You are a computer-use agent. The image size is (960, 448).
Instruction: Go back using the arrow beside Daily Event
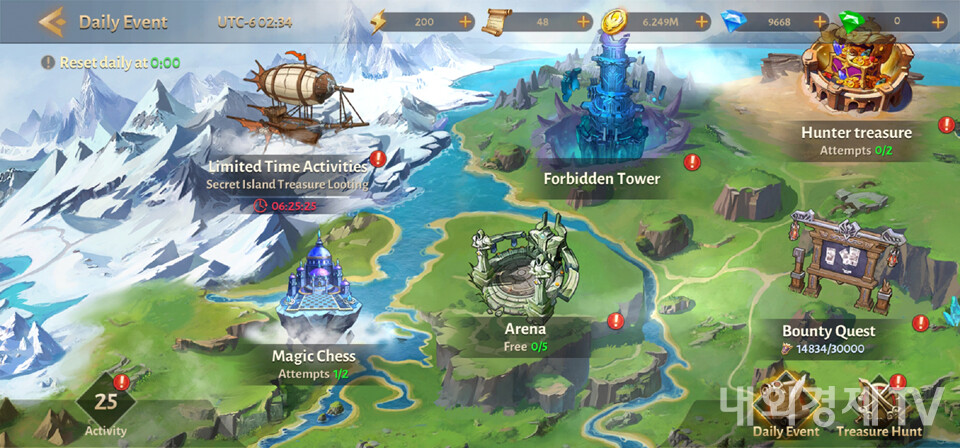click(50, 21)
